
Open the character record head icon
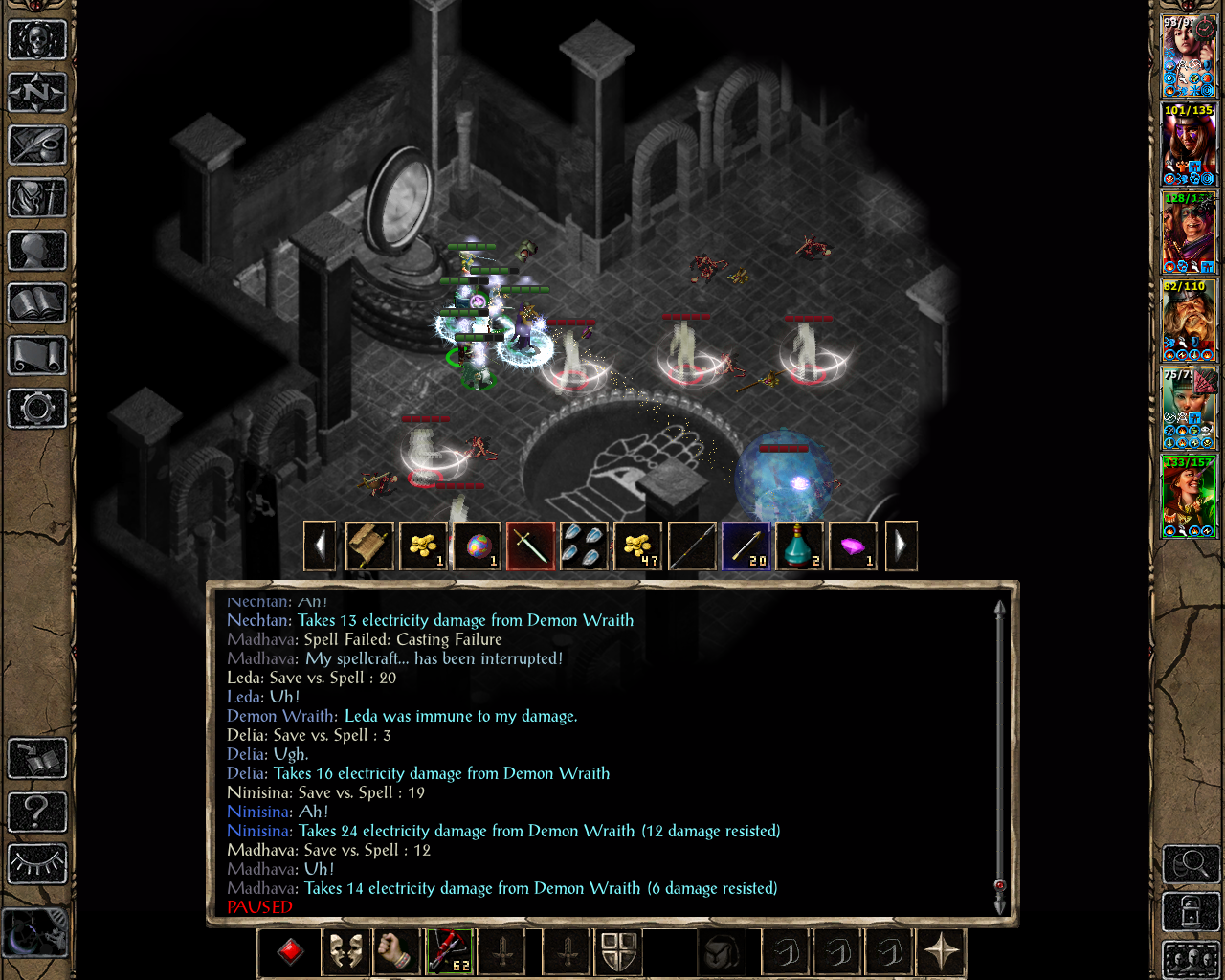click(x=37, y=251)
